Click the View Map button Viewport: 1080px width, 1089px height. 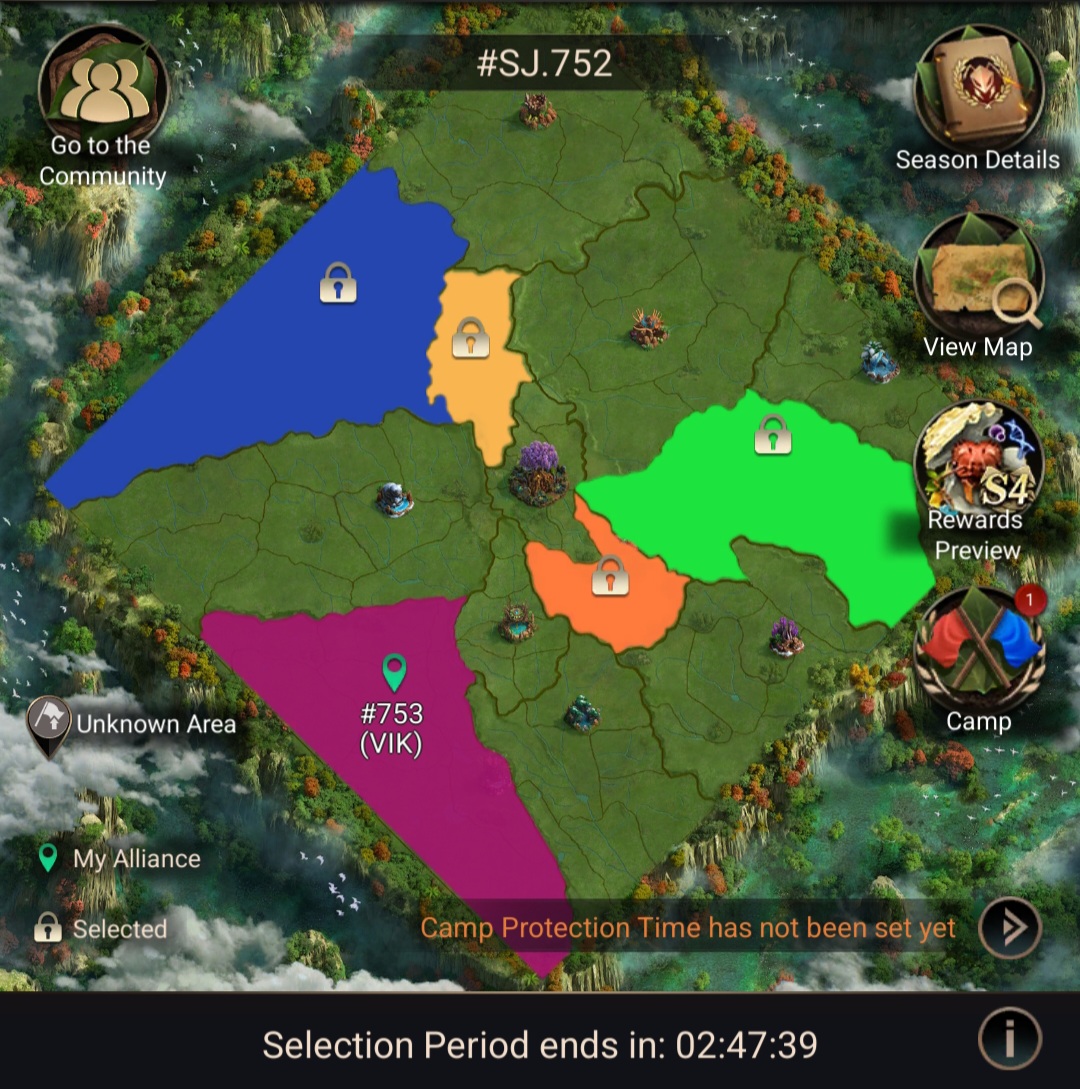[978, 278]
